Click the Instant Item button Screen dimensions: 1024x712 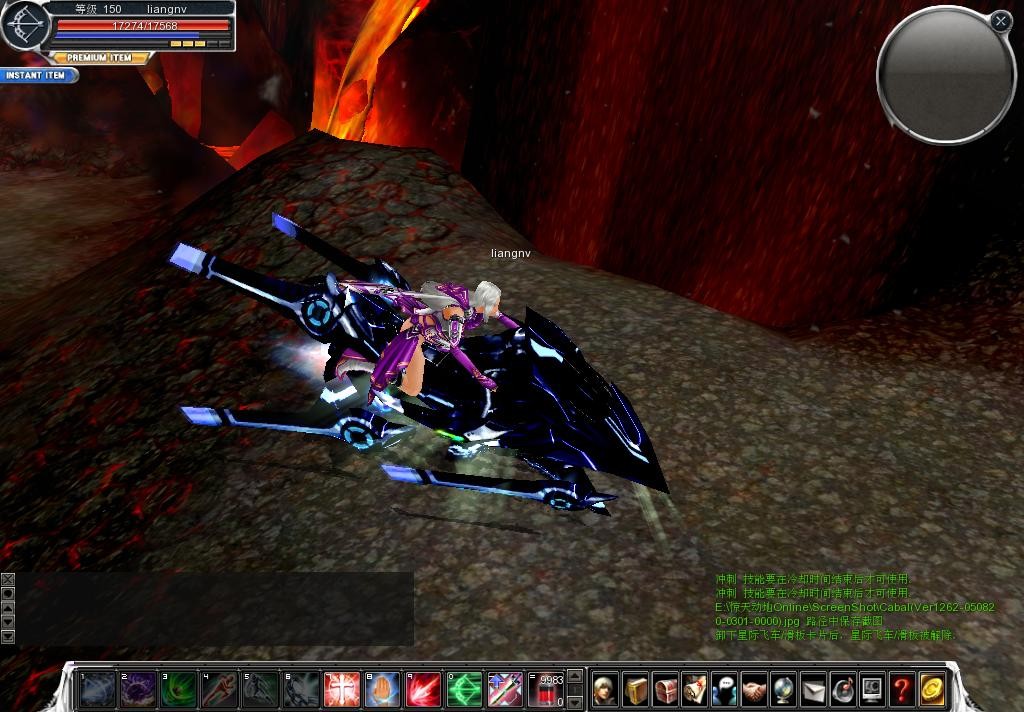point(38,75)
